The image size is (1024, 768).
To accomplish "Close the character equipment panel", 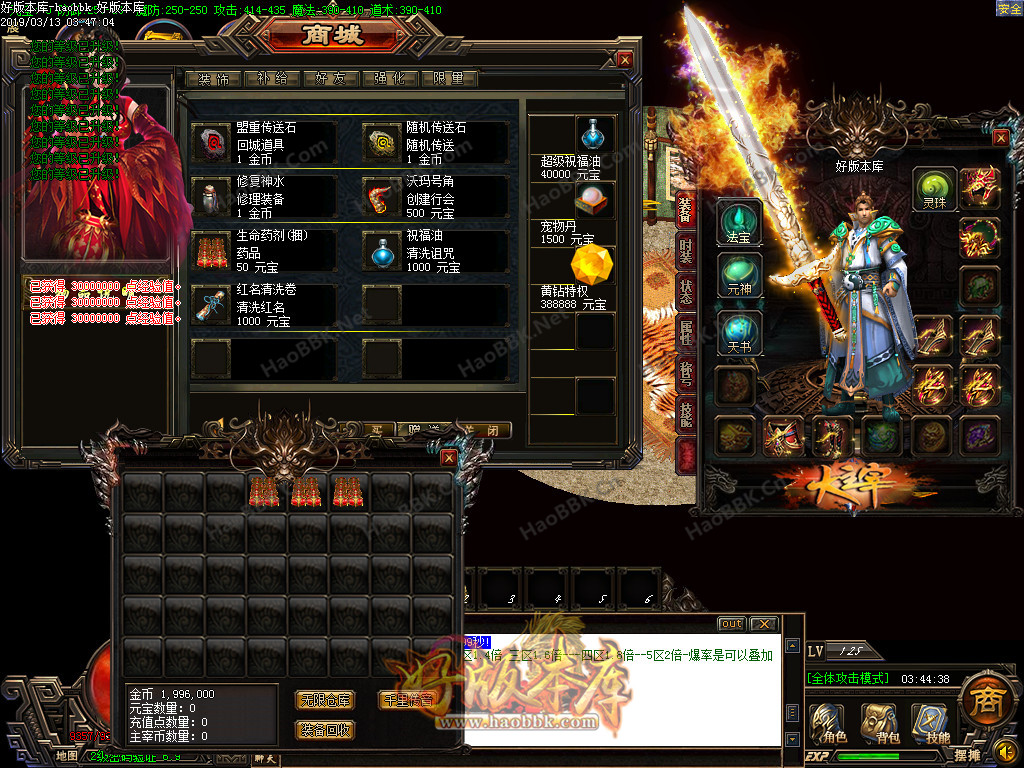I will point(1000,138).
